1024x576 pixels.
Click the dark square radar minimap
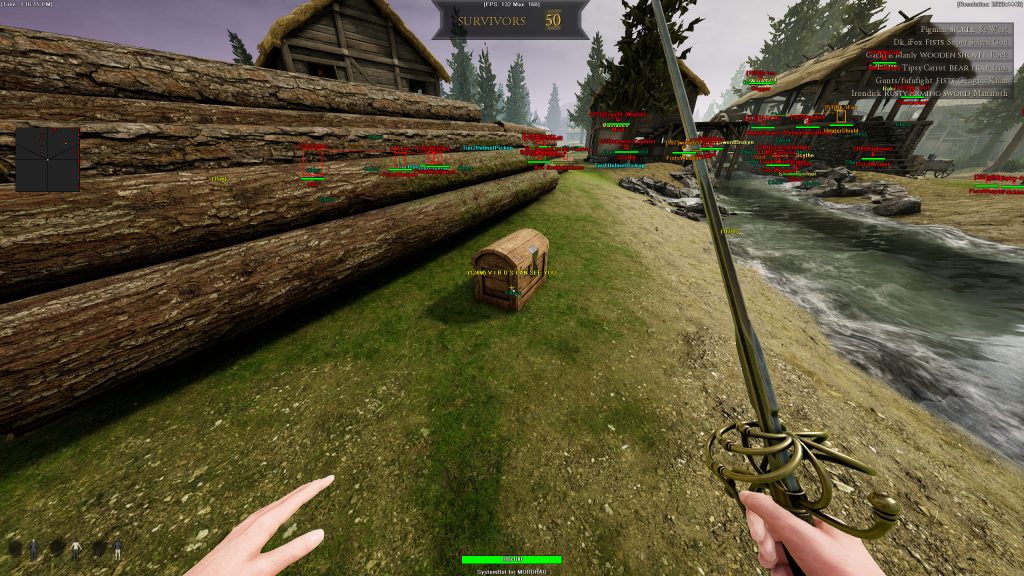tap(47, 159)
